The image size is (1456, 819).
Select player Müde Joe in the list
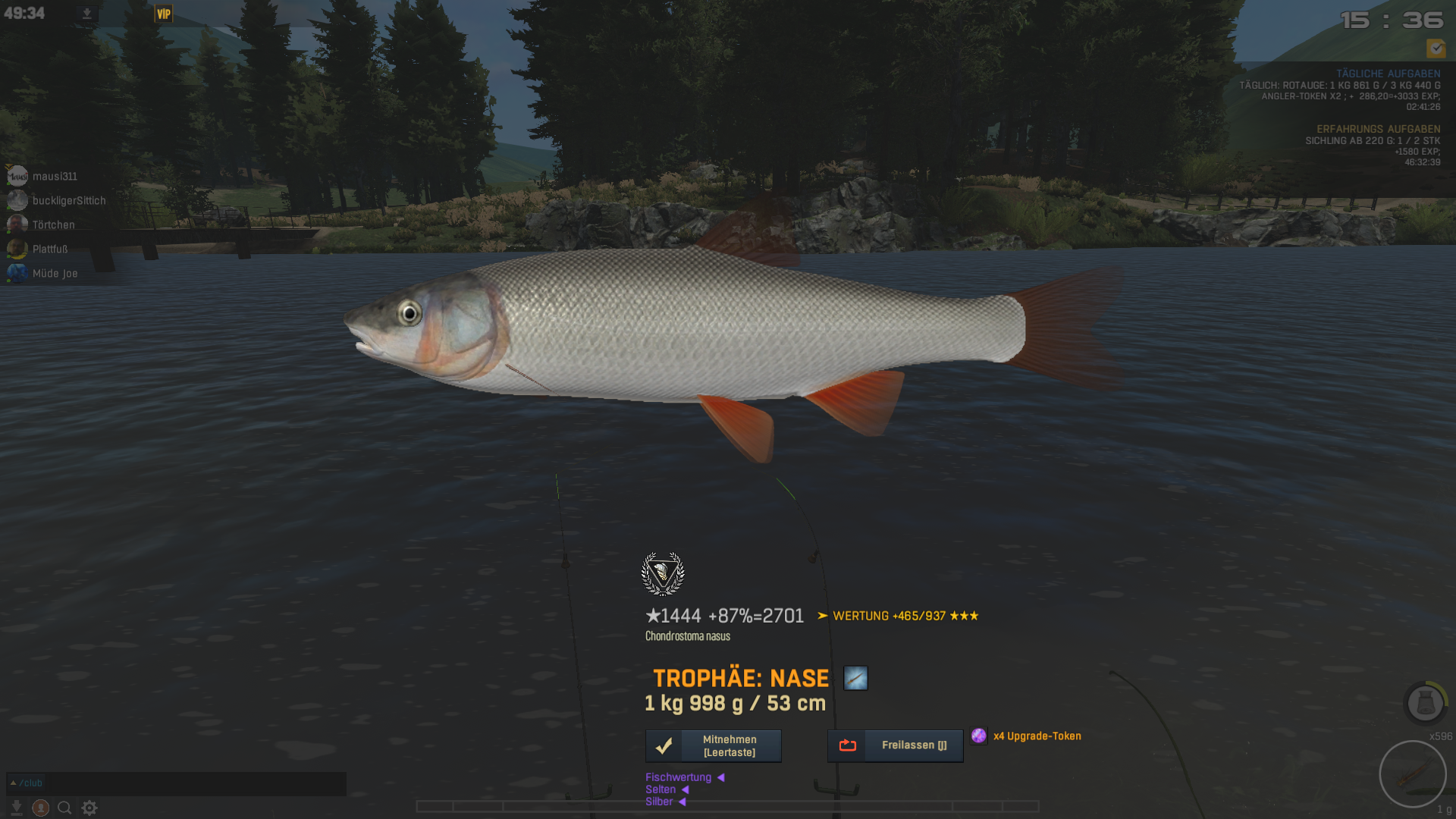click(x=55, y=273)
